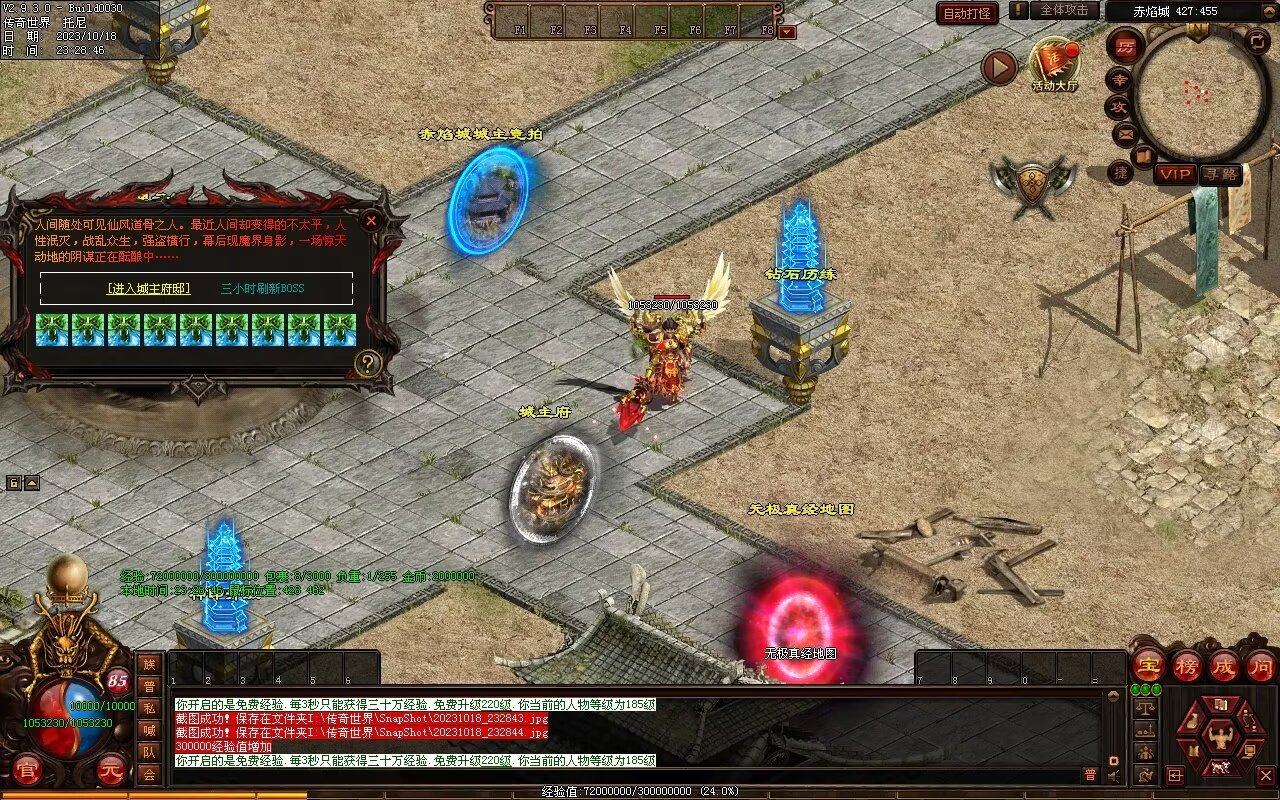Open the VIP panel
This screenshot has width=1280, height=800.
point(1175,174)
